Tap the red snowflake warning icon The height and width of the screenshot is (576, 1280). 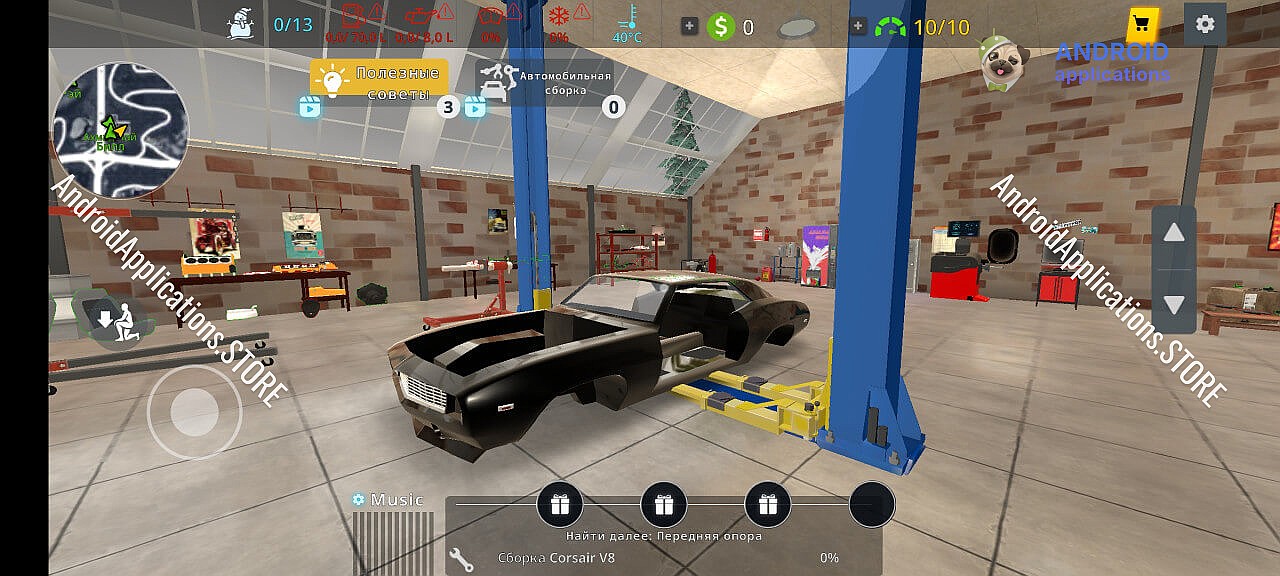[x=558, y=18]
